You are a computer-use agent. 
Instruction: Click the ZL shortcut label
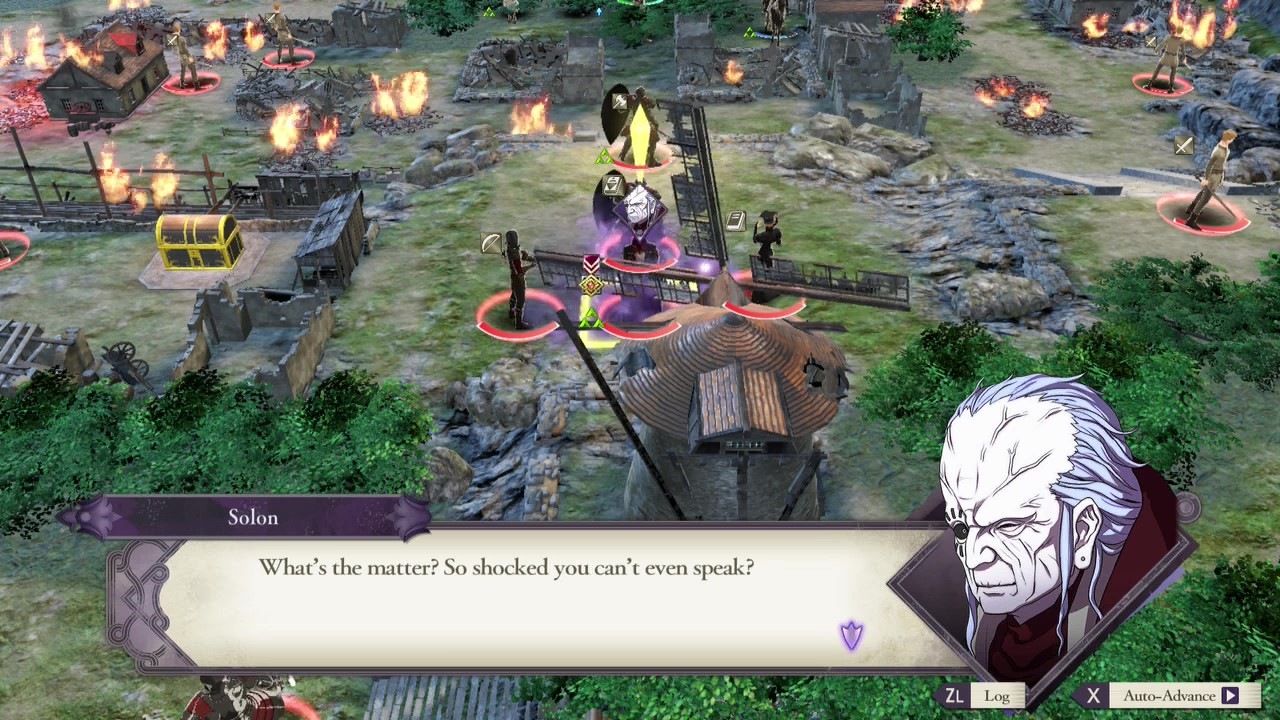(954, 695)
